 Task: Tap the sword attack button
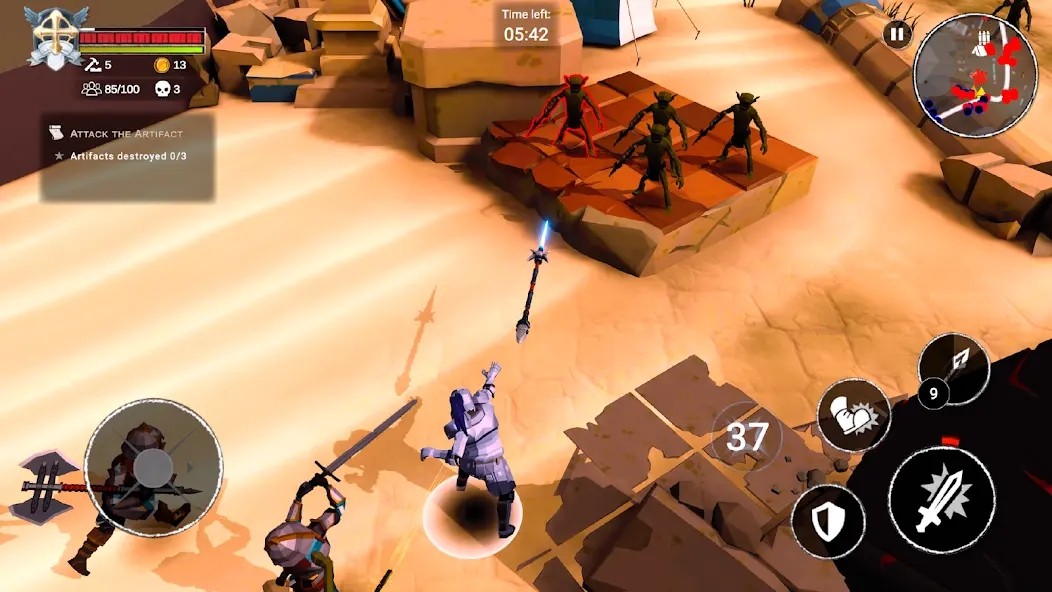pyautogui.click(x=941, y=500)
